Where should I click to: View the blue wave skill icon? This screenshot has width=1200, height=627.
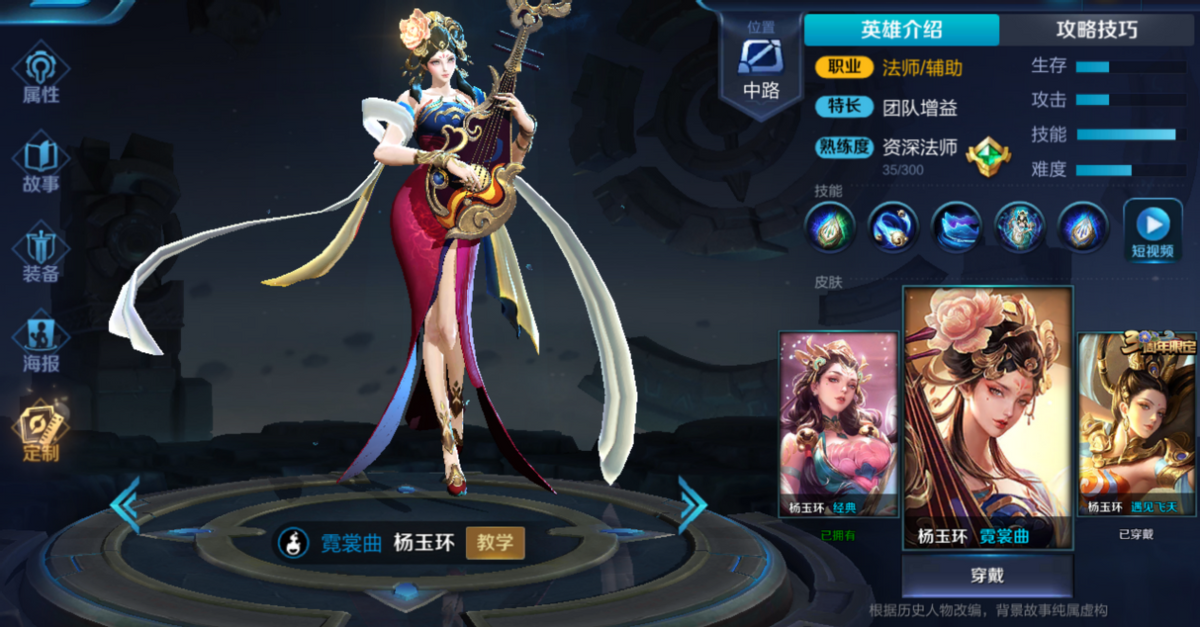[x=957, y=226]
